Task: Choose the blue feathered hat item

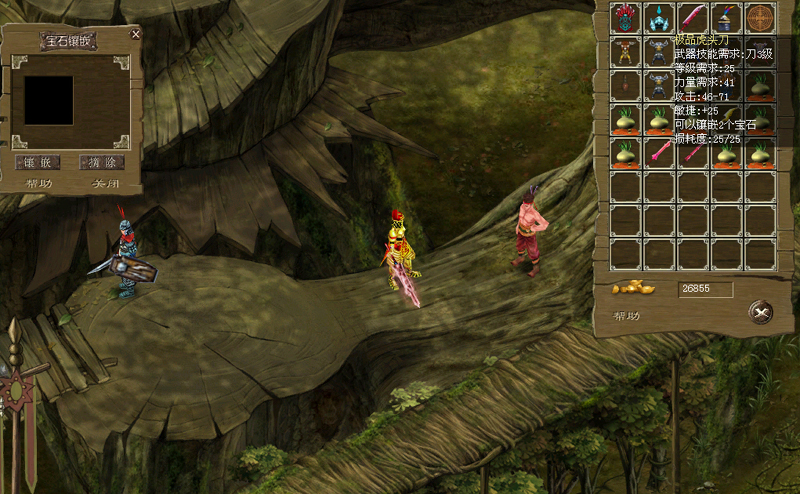Action: (x=727, y=19)
